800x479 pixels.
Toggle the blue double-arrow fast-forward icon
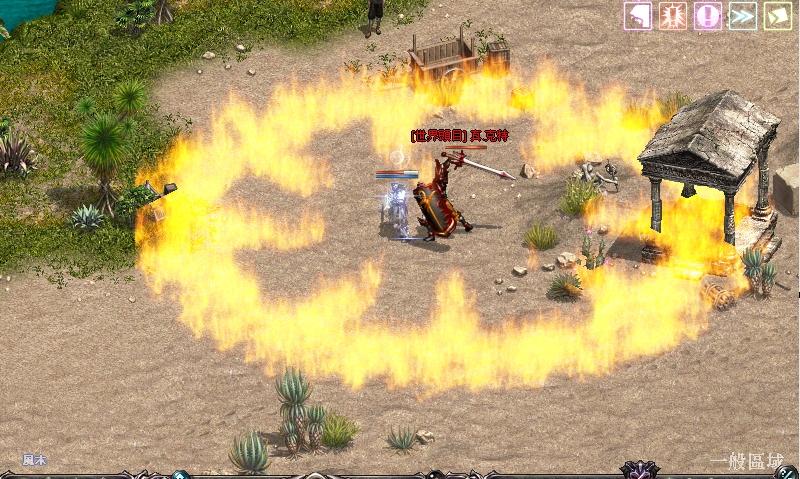click(742, 16)
